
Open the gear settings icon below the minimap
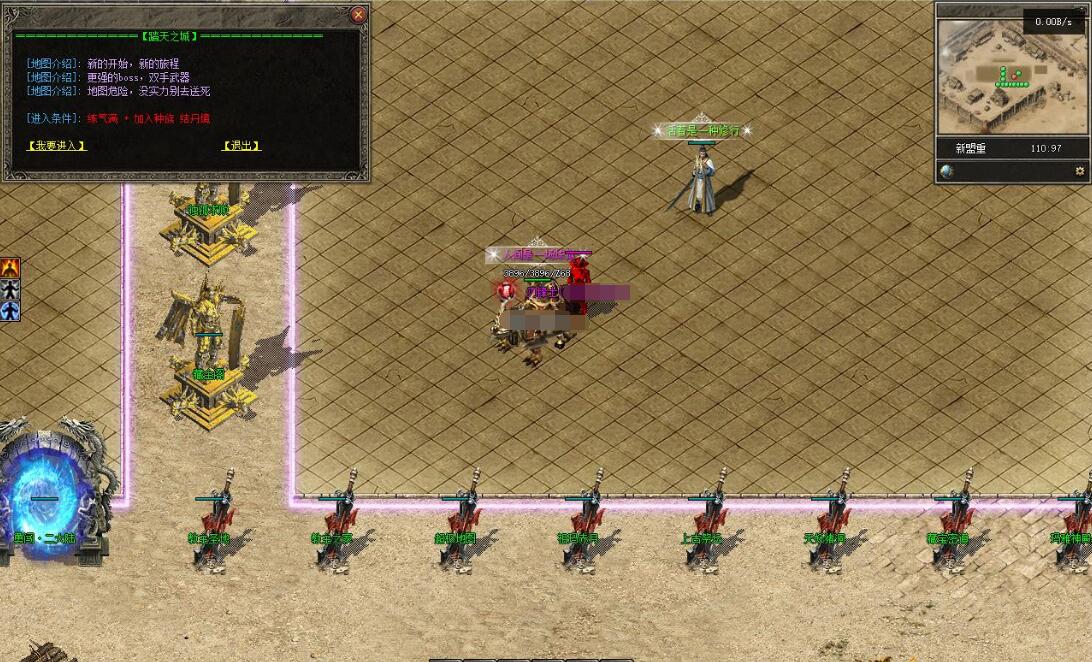click(1079, 172)
